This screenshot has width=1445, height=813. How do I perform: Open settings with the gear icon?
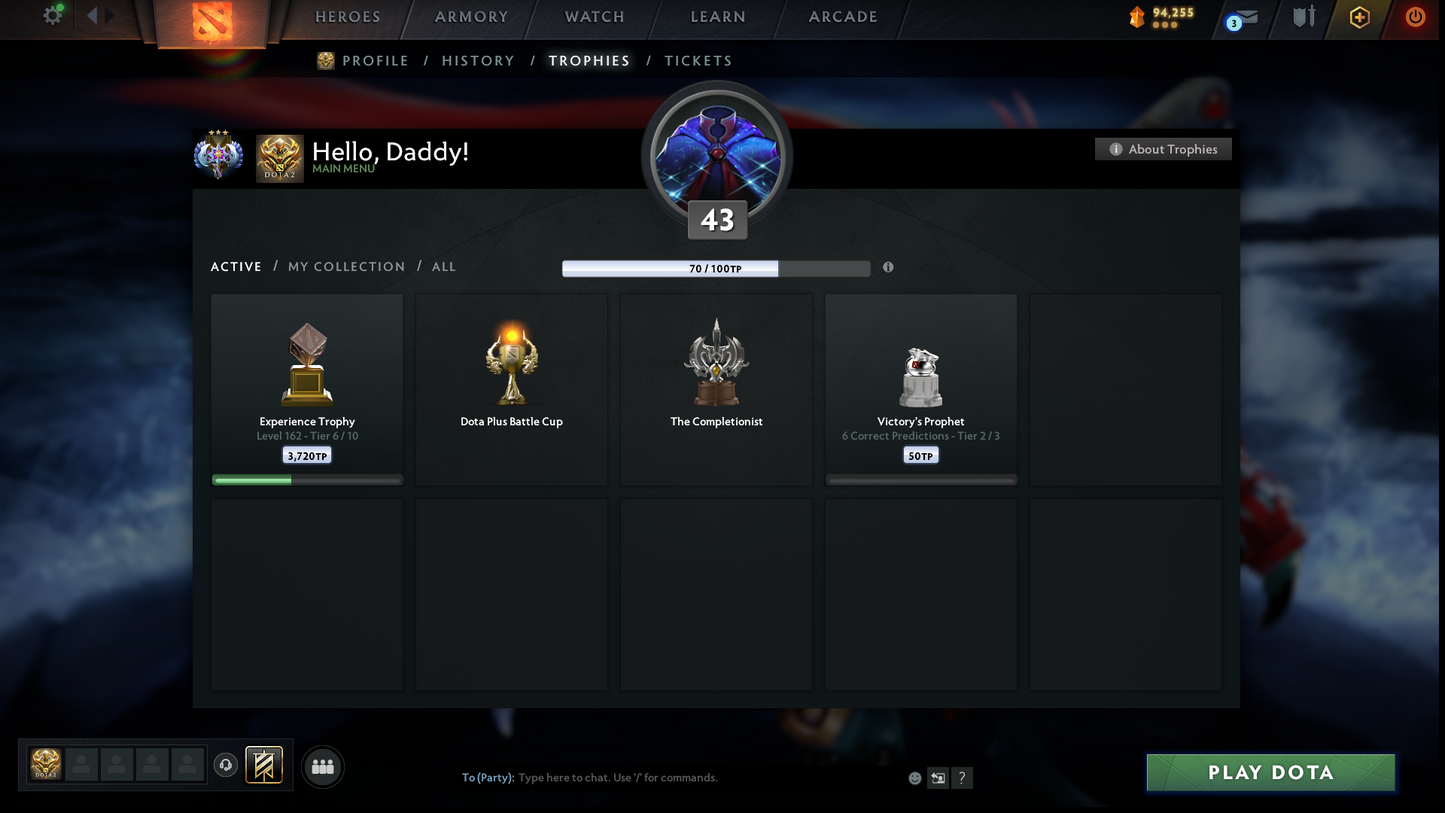click(51, 15)
